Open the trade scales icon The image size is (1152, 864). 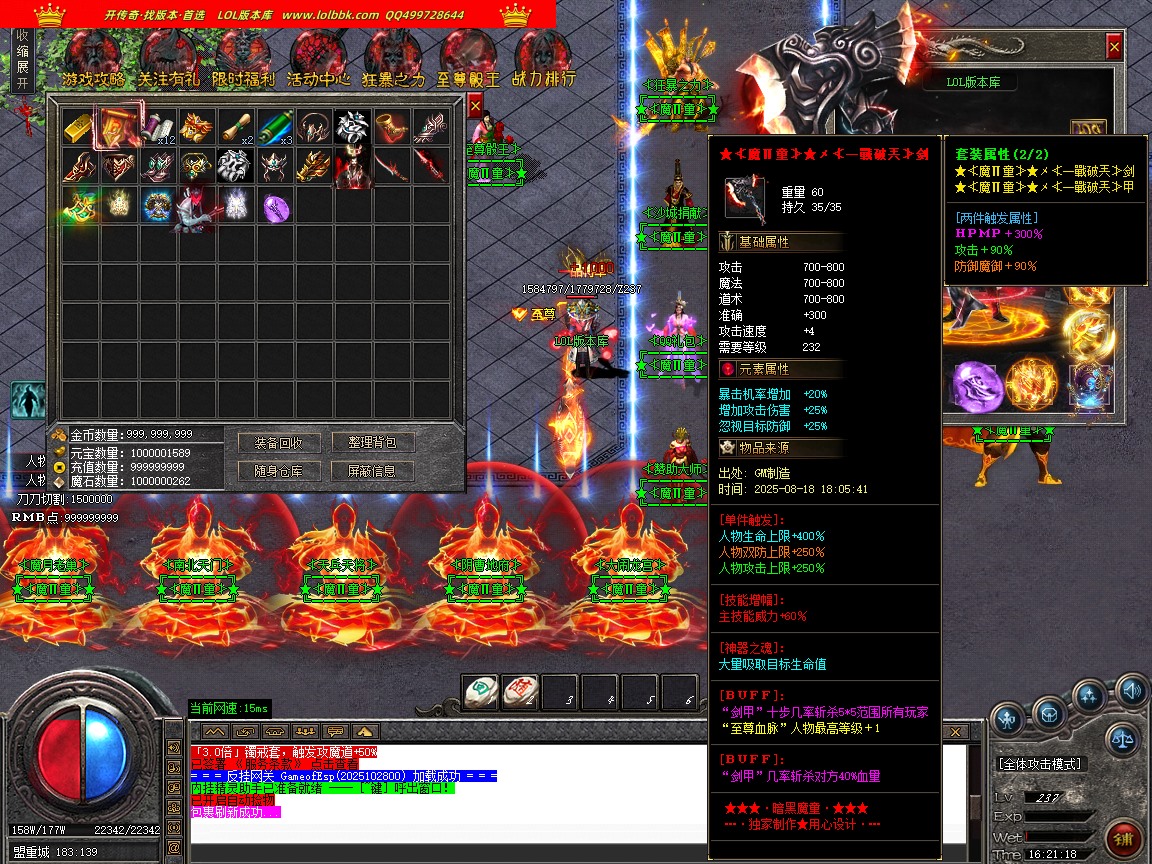1123,740
